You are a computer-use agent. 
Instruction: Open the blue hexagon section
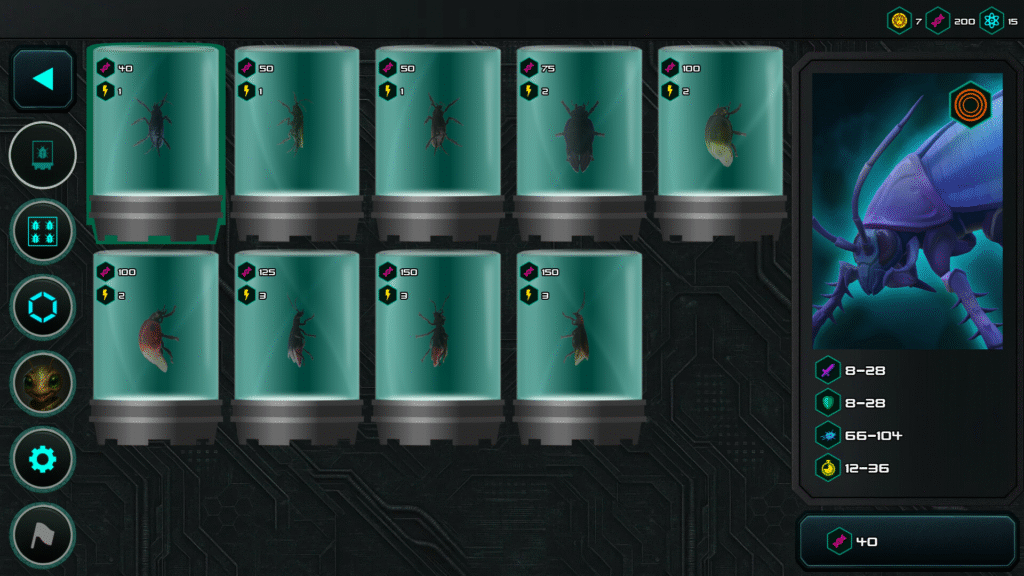[x=43, y=307]
